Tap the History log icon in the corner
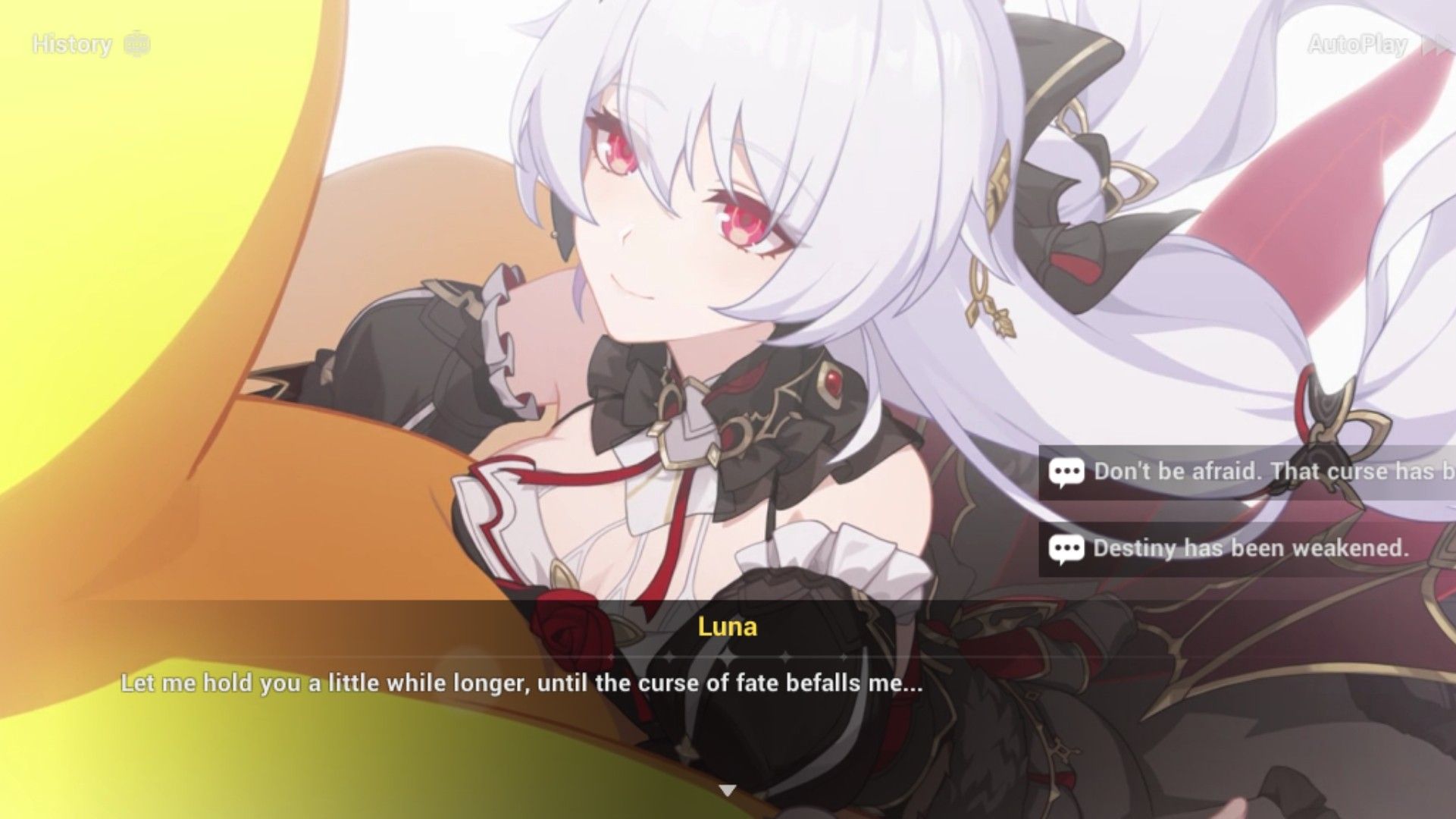Viewport: 1456px width, 819px height. [136, 44]
